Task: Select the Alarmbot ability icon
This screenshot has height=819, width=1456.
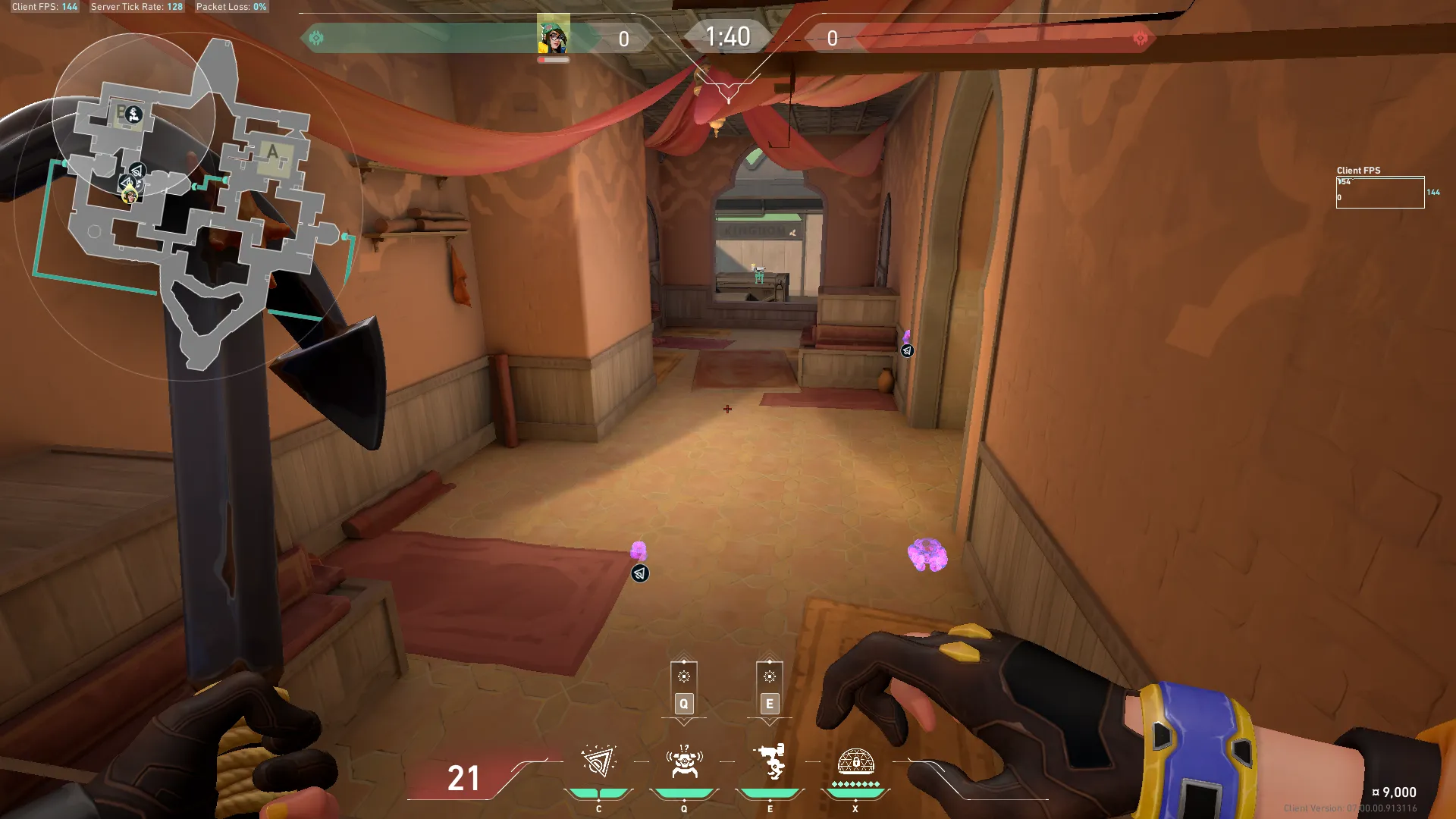Action: coord(684,762)
